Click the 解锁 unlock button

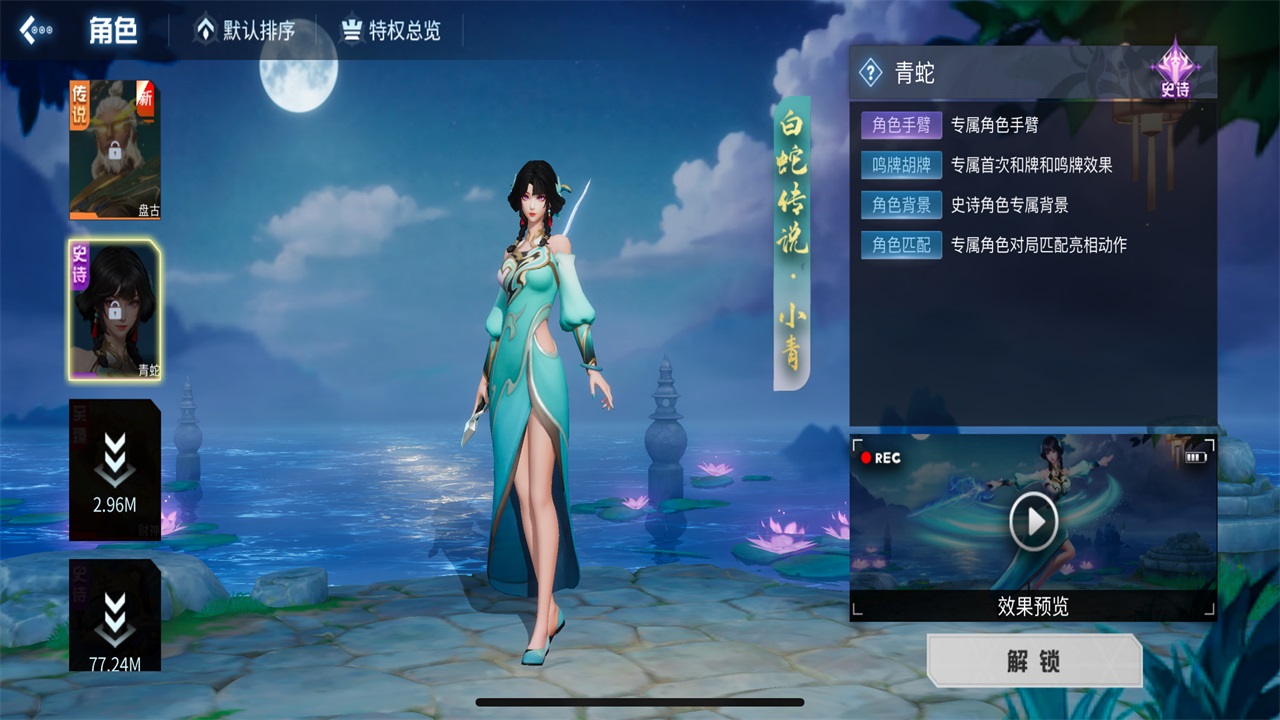click(x=1034, y=661)
